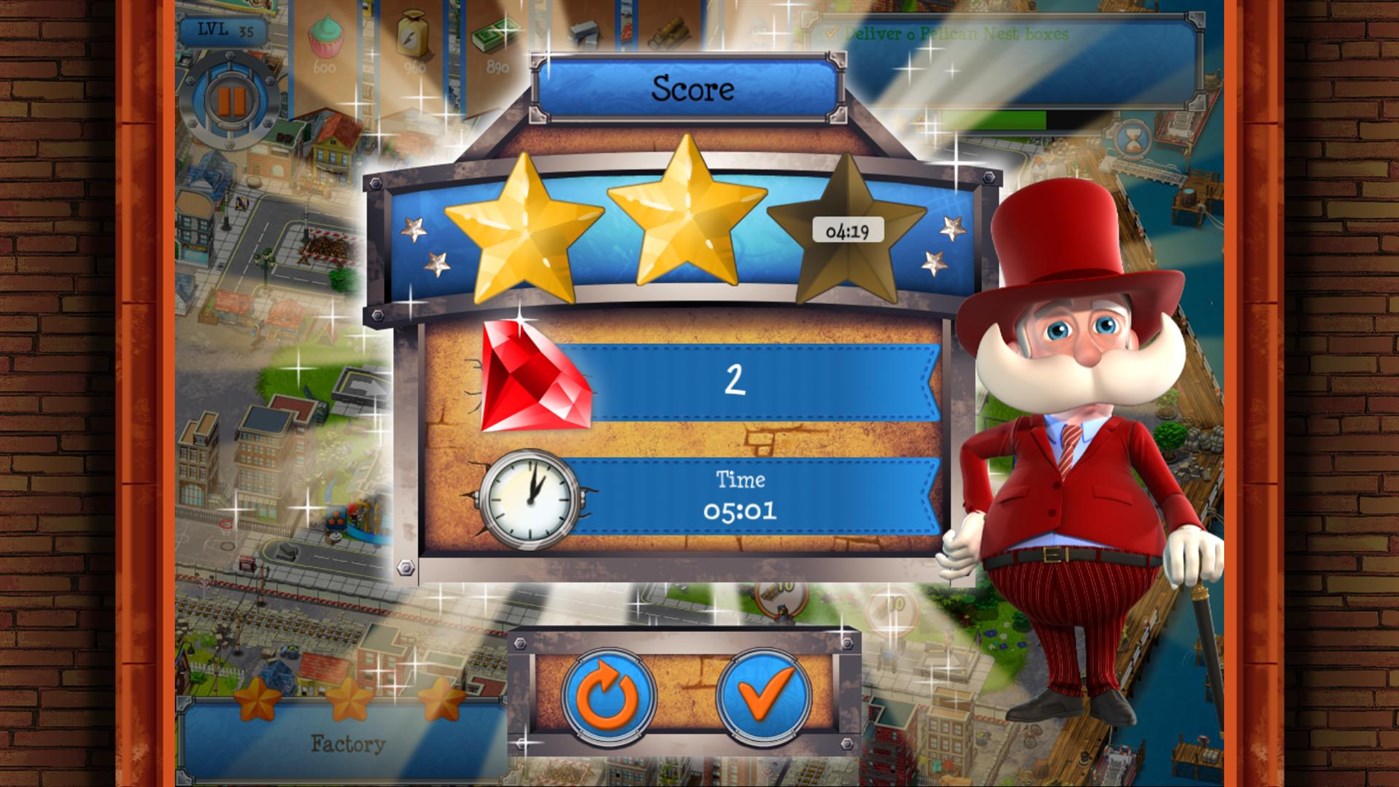Click the cupcake resource icon showing 600
The height and width of the screenshot is (787, 1399).
point(326,38)
